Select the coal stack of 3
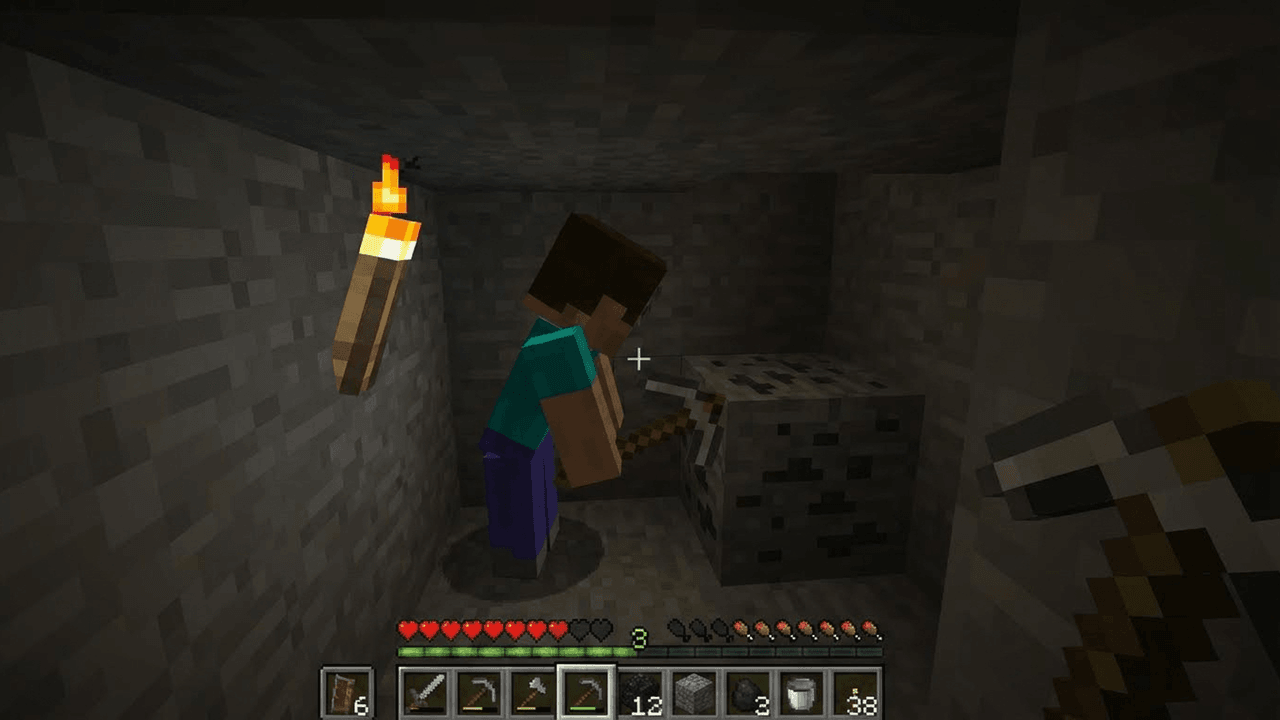The width and height of the screenshot is (1280, 720). click(x=746, y=692)
